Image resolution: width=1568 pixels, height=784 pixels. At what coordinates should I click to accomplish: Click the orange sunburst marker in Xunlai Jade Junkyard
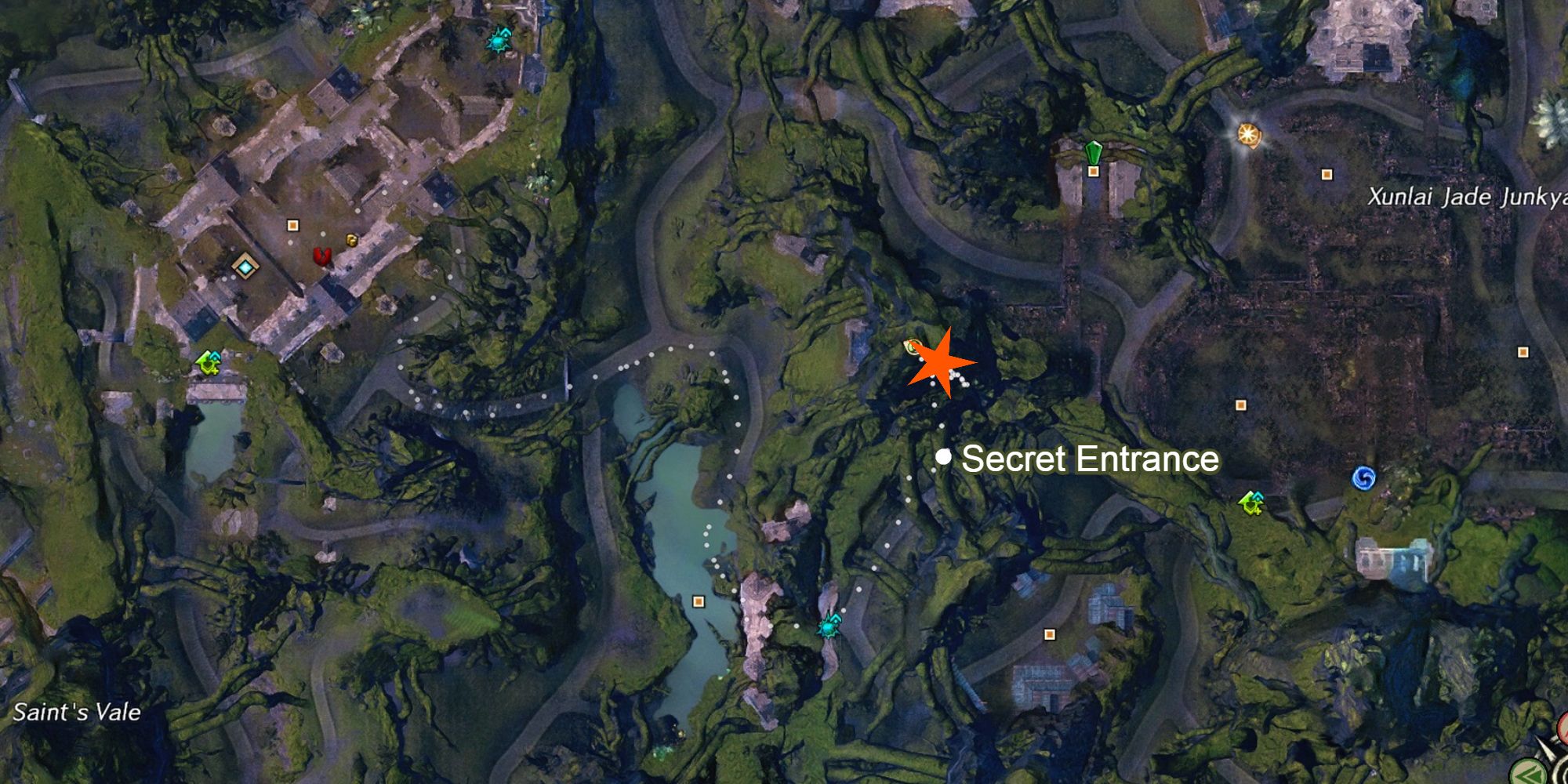tap(1247, 135)
